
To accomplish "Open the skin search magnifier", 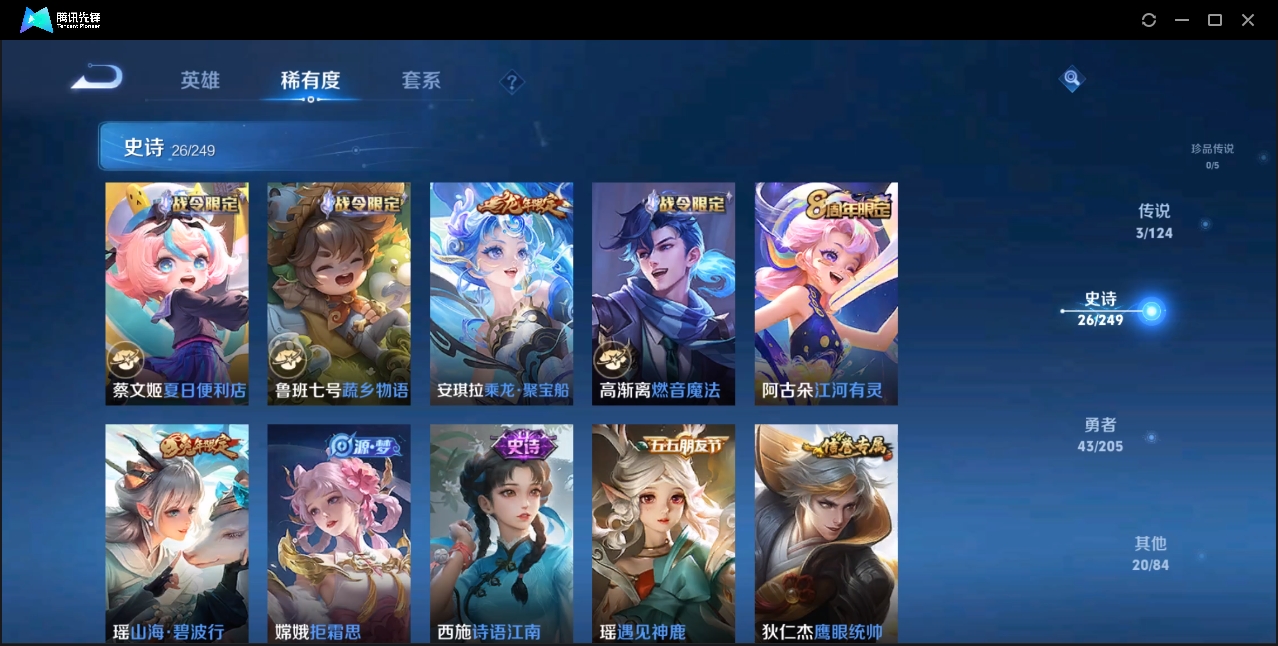I will pos(1072,78).
